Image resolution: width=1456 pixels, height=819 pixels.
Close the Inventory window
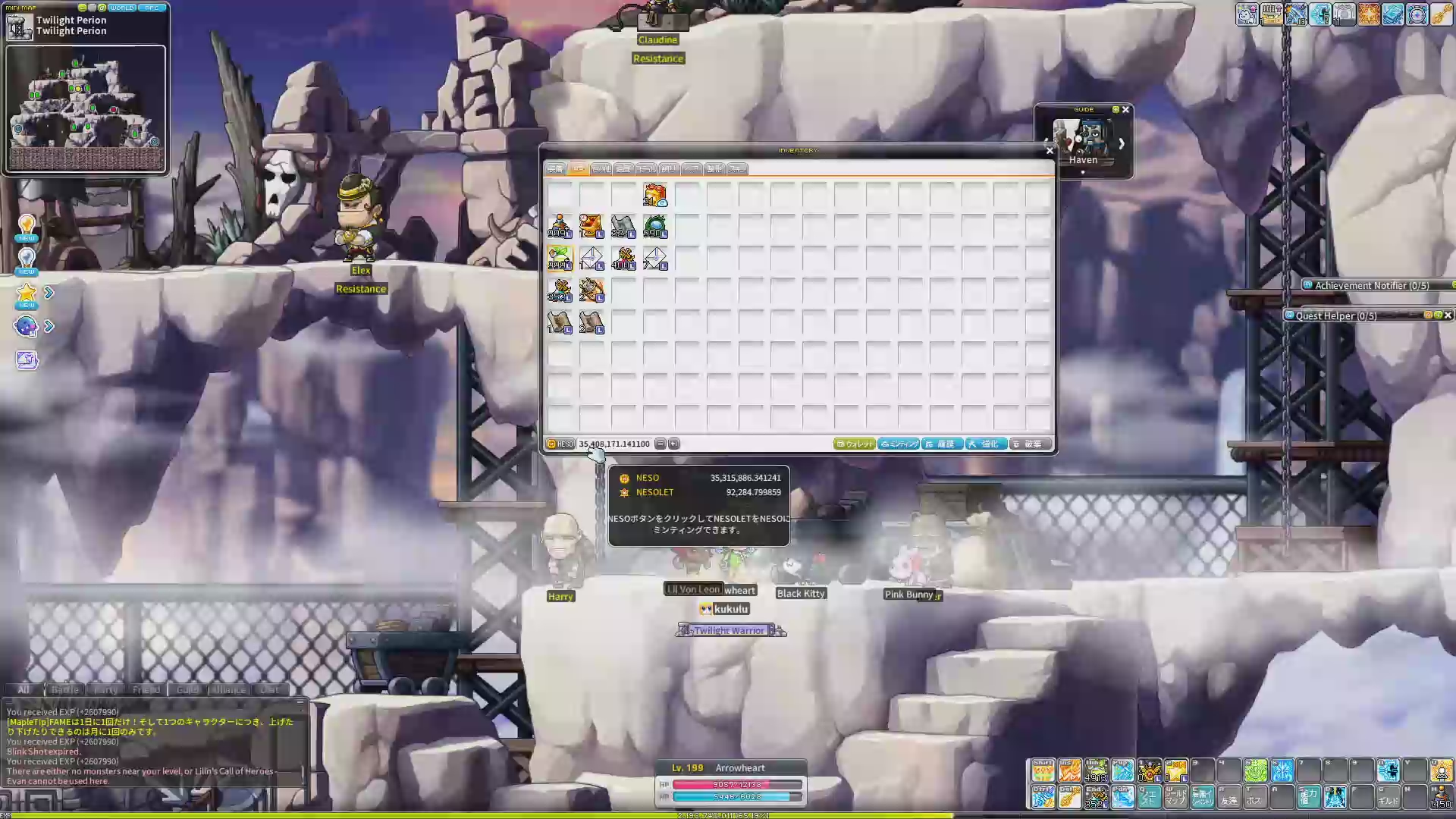pyautogui.click(x=1050, y=151)
